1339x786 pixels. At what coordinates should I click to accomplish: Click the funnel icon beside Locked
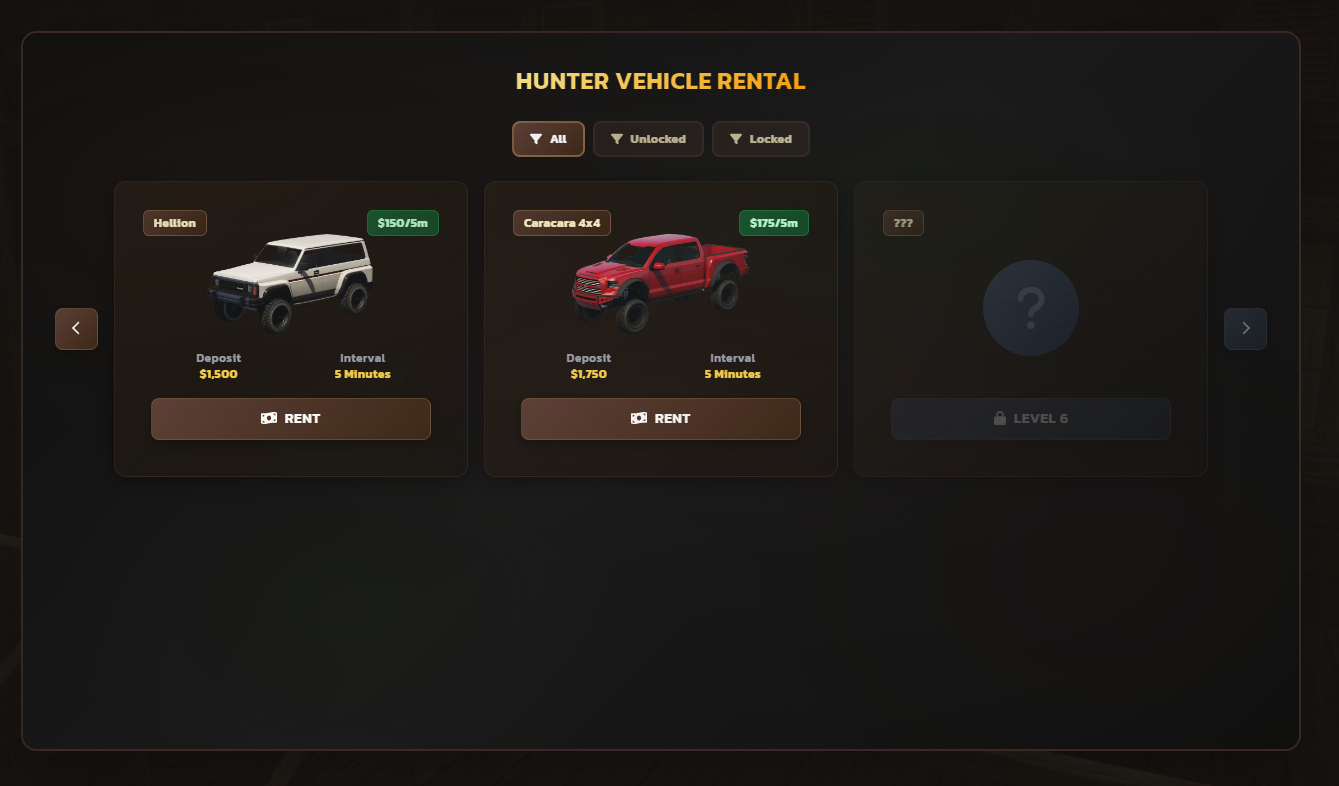(737, 139)
